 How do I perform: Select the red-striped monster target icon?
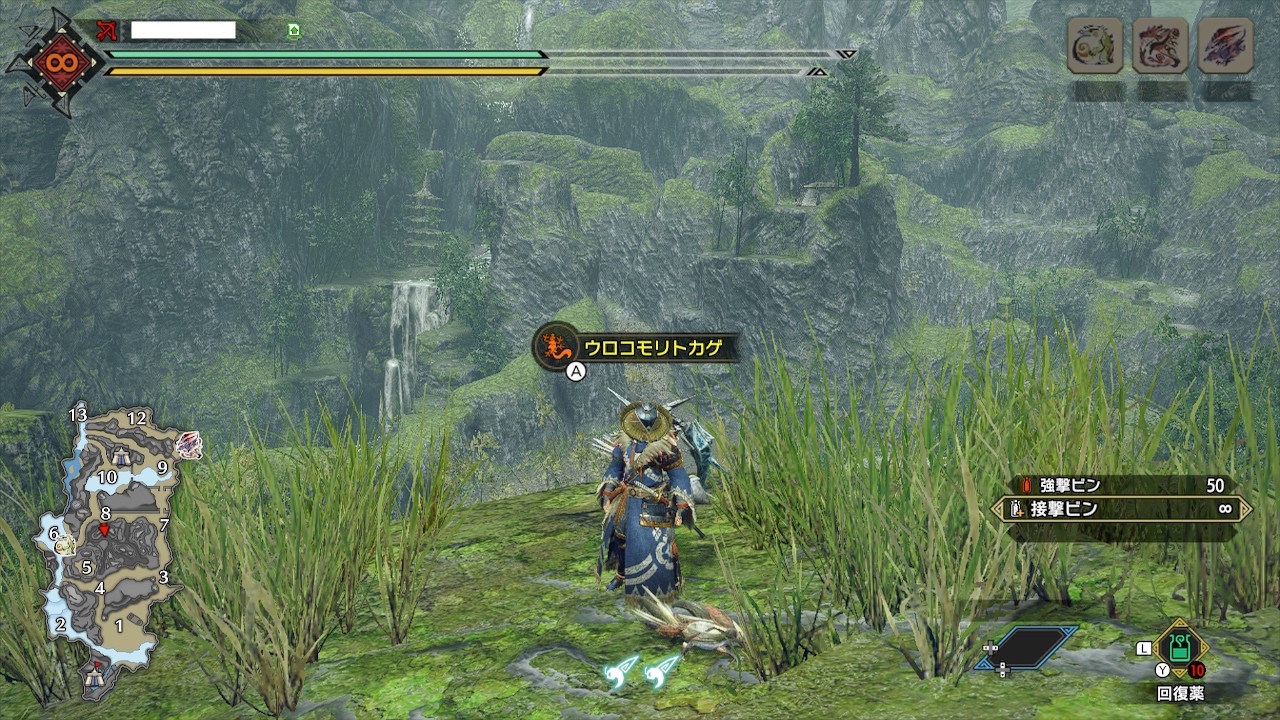pyautogui.click(x=1160, y=45)
